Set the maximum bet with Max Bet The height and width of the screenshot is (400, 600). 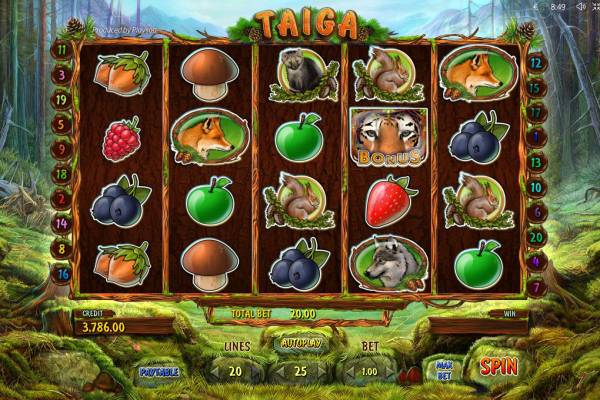(445, 371)
